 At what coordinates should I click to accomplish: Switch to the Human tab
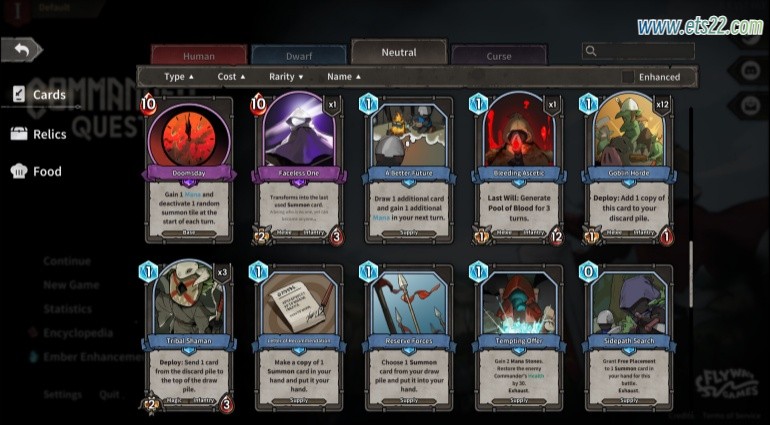[198, 56]
